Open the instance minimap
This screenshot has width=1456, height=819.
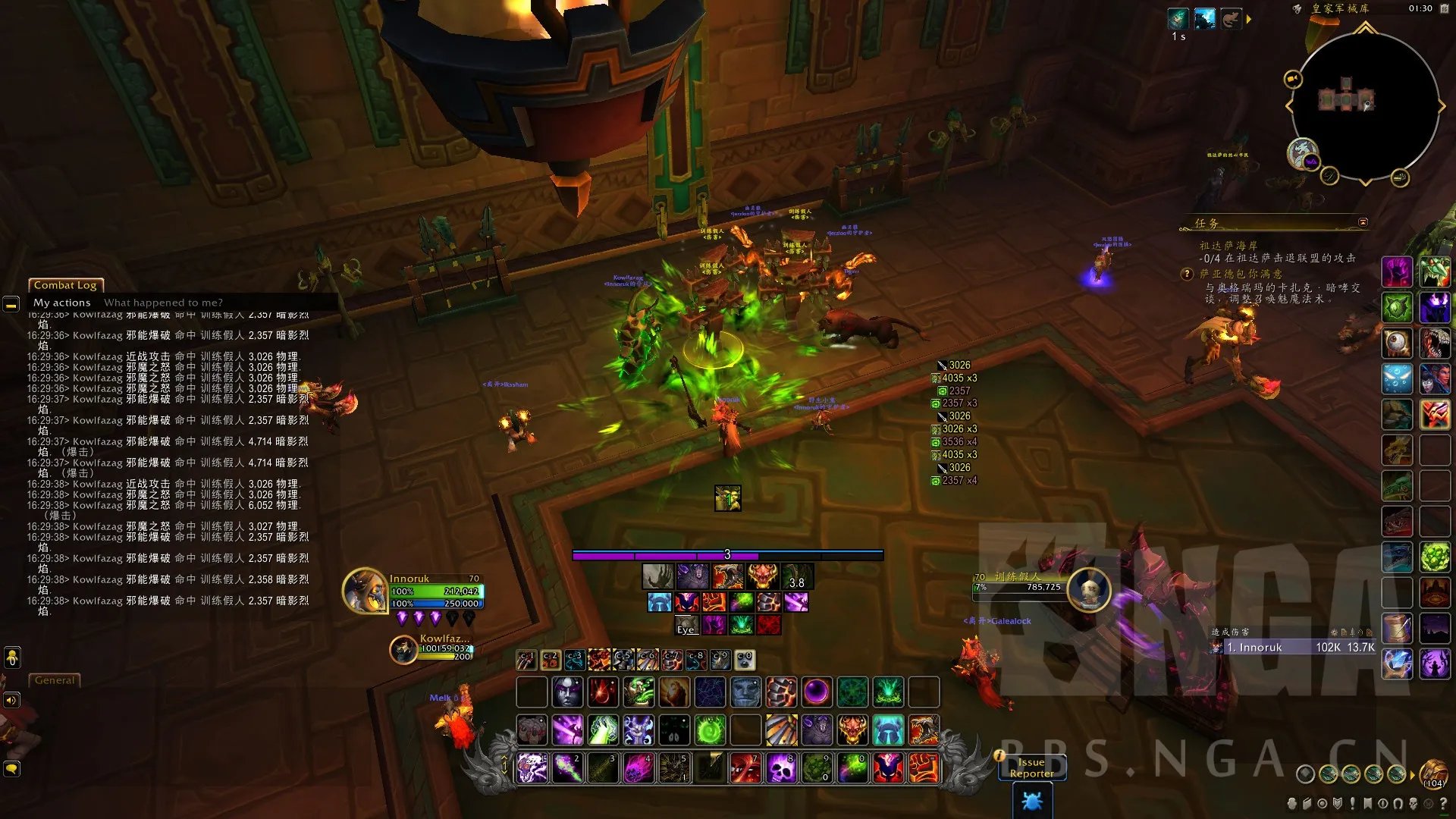click(1365, 106)
